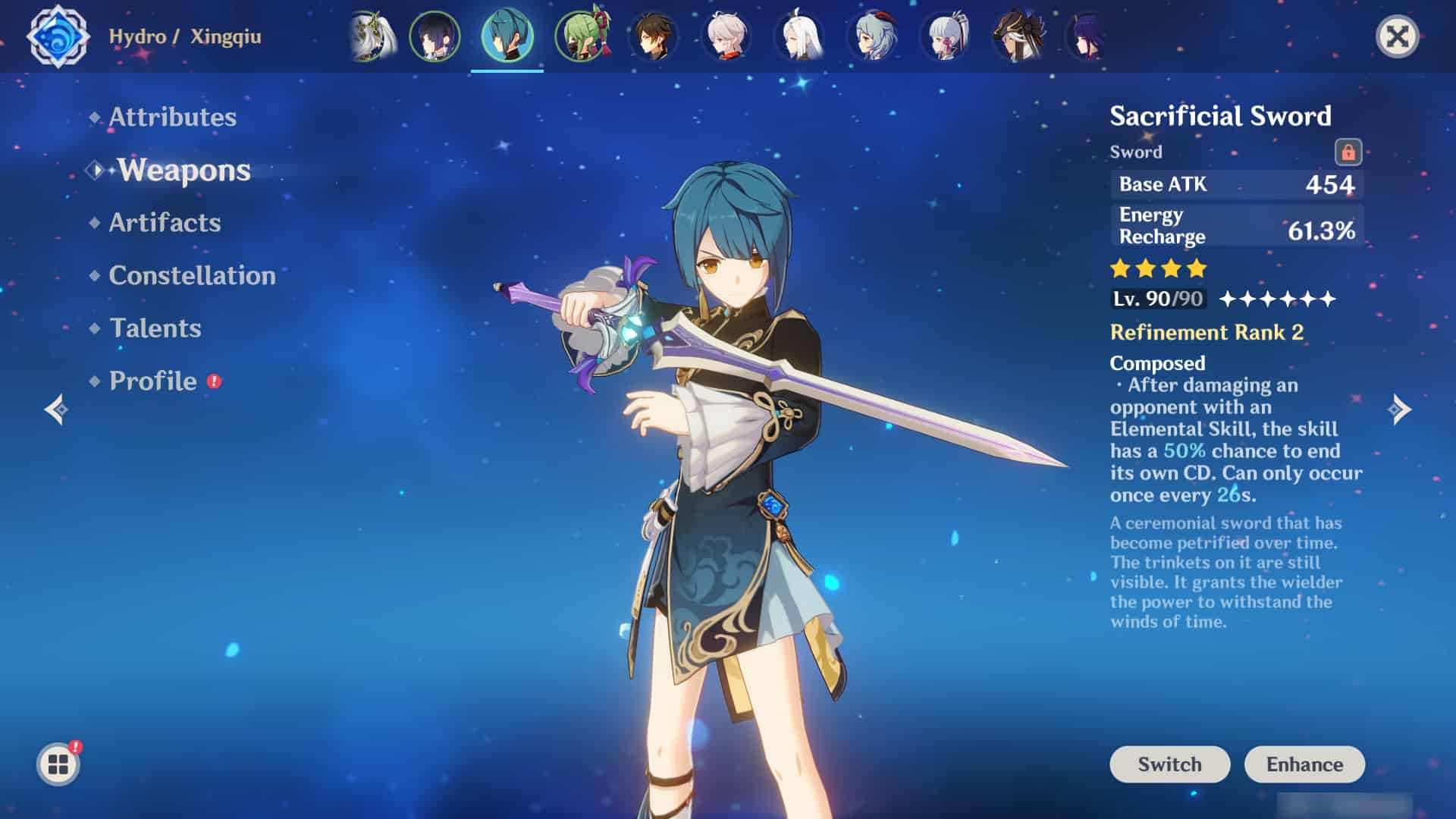
Task: Go to the Constellation page
Action: [x=192, y=275]
